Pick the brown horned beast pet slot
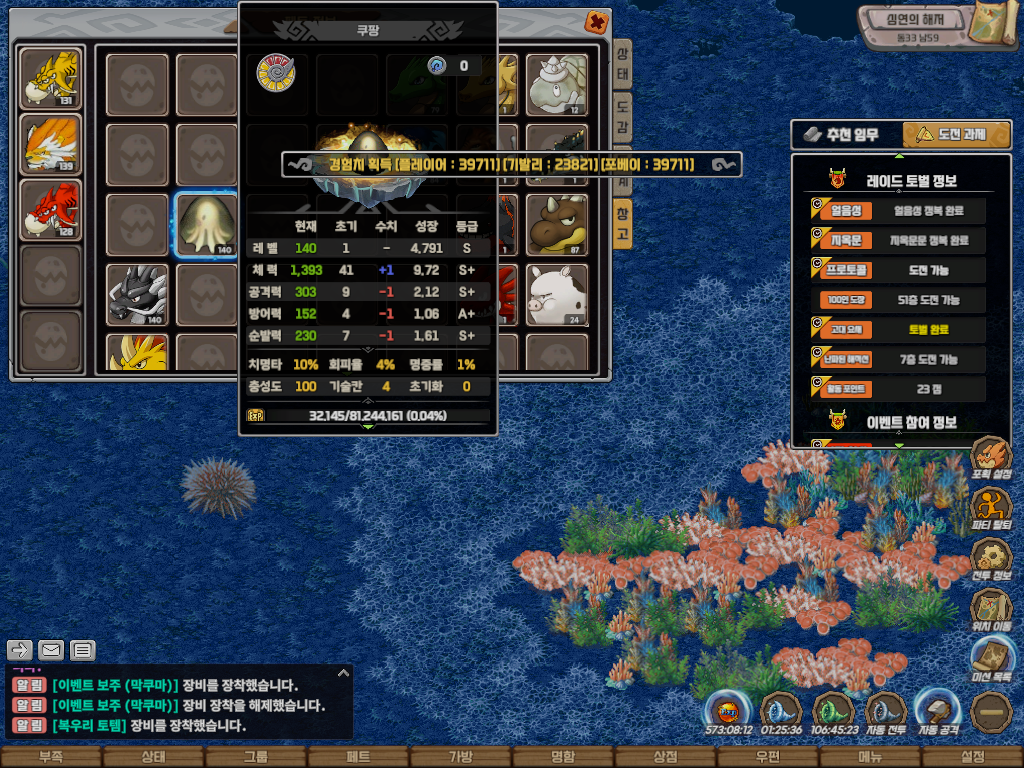 click(x=557, y=224)
